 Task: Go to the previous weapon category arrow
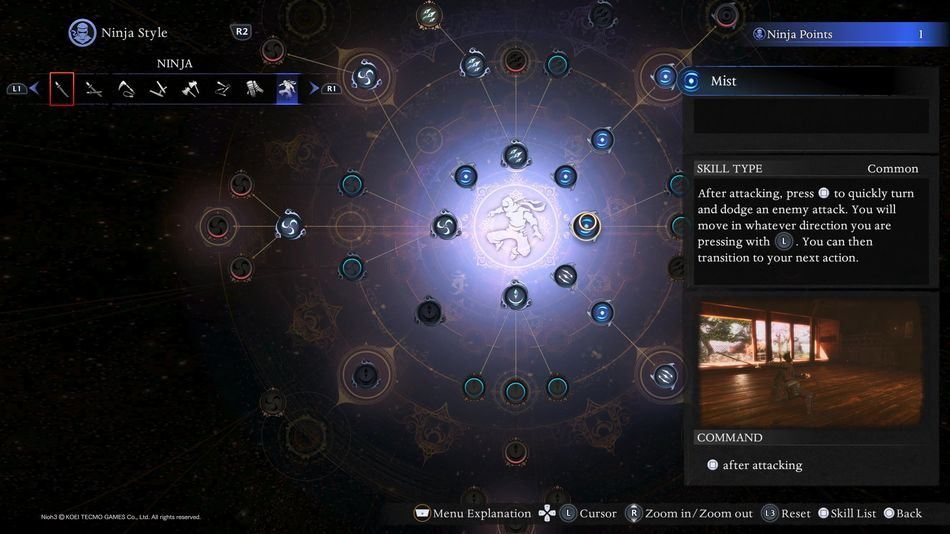33,89
